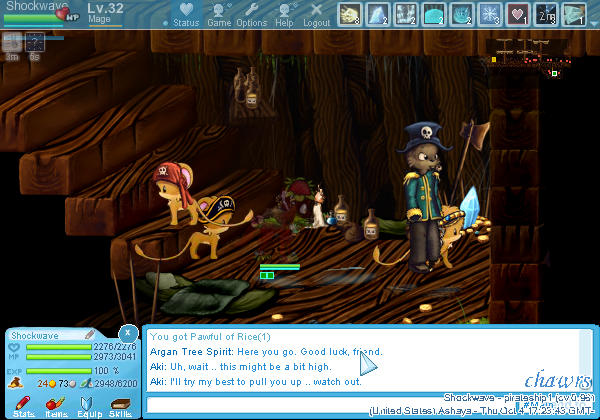The width and height of the screenshot is (600, 420).
Task: Activate the snowflake skill in the hotbar
Action: click(490, 14)
